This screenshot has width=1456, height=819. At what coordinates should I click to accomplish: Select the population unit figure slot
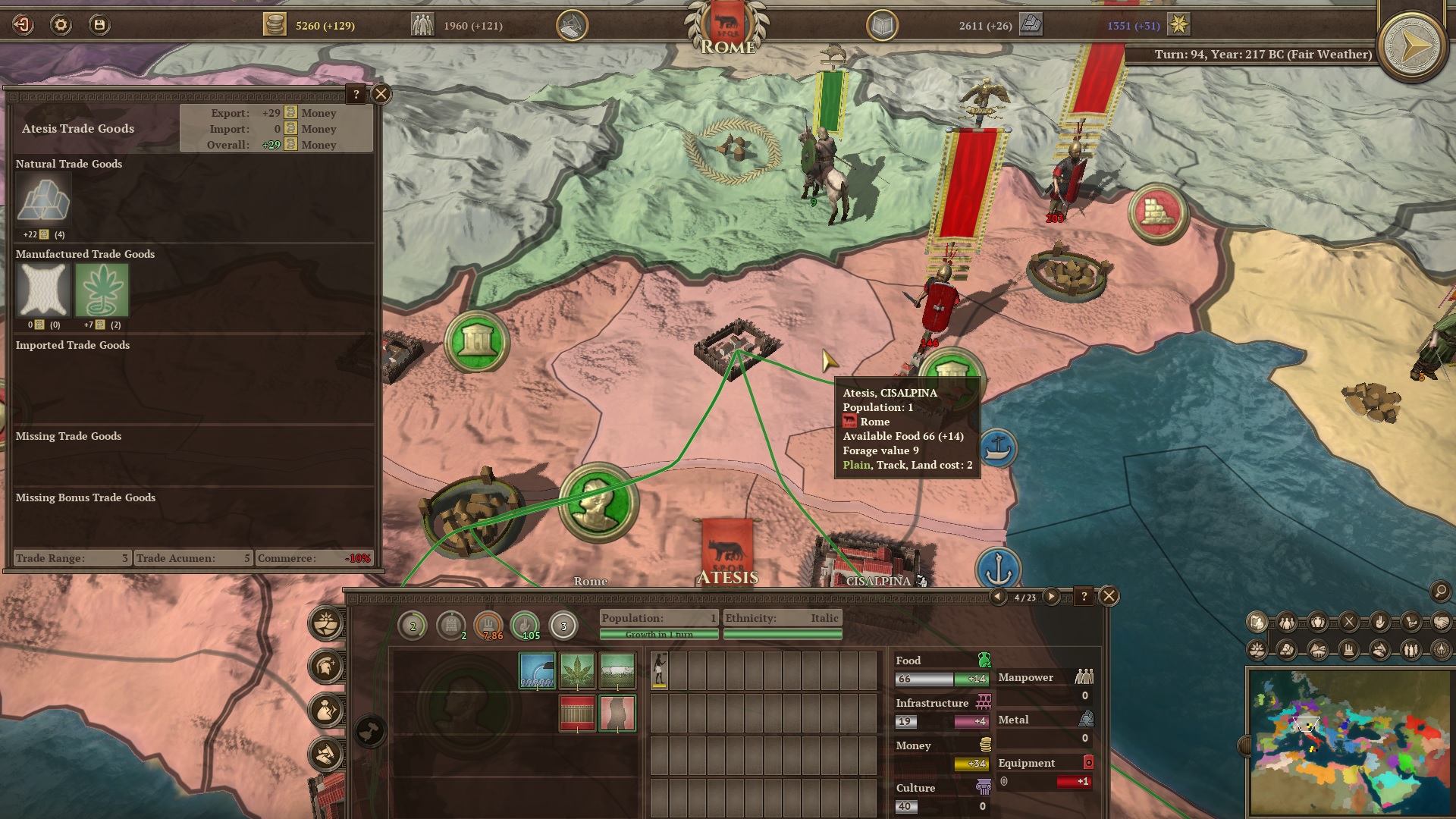coord(660,670)
